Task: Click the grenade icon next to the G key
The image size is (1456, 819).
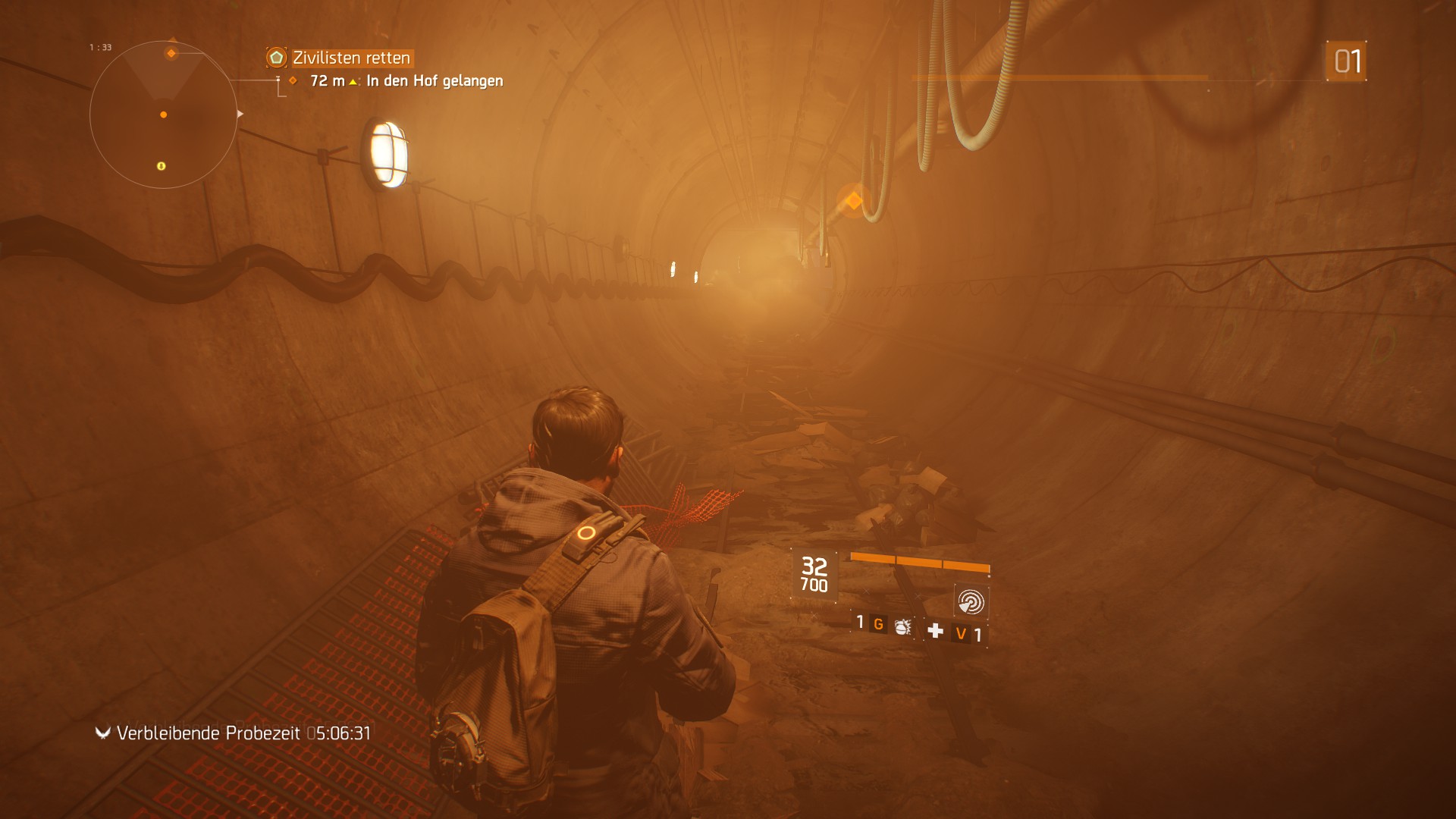Action: (x=903, y=629)
